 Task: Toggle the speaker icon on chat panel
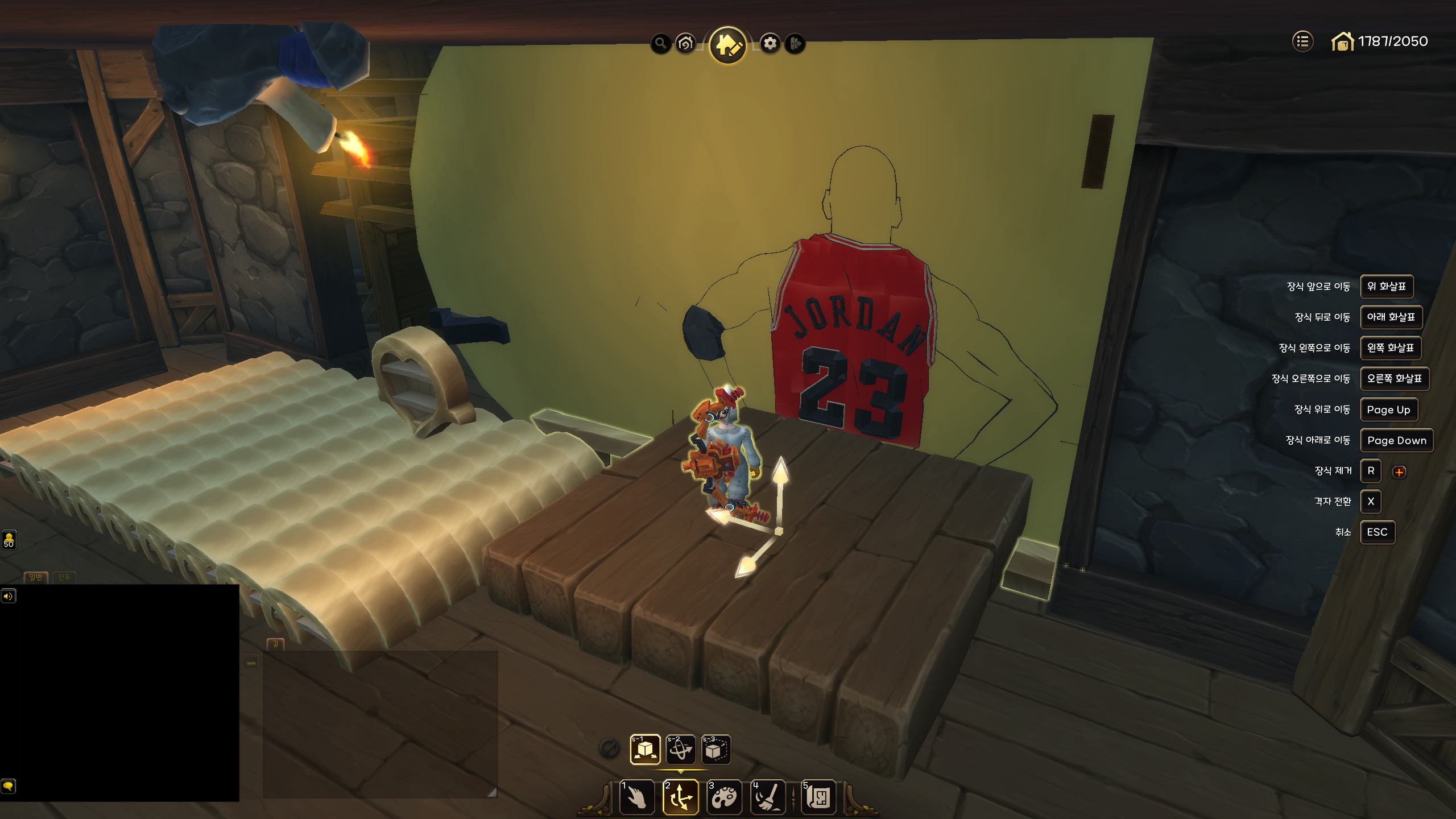click(x=8, y=596)
